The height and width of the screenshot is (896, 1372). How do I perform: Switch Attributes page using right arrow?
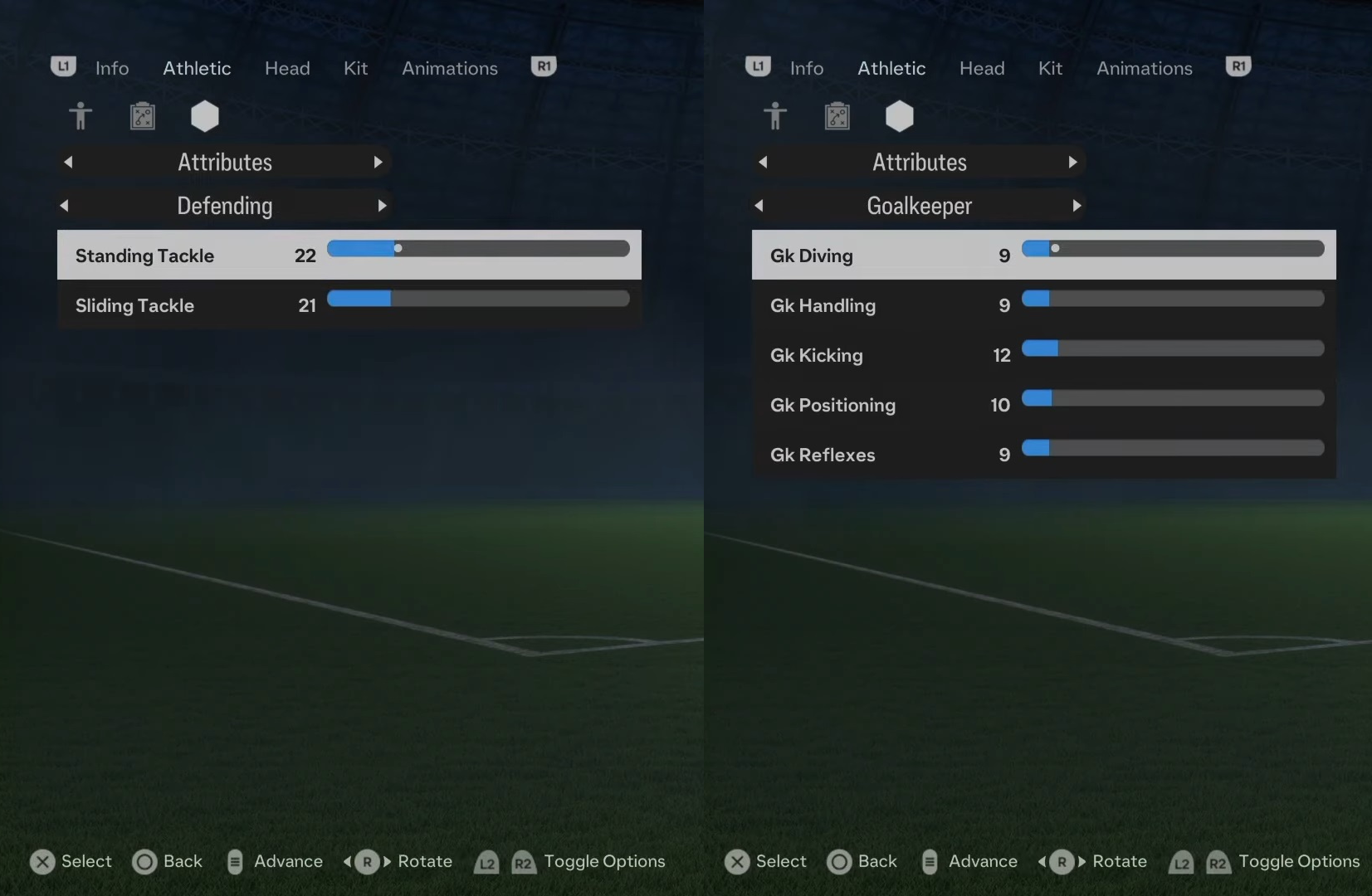[378, 162]
